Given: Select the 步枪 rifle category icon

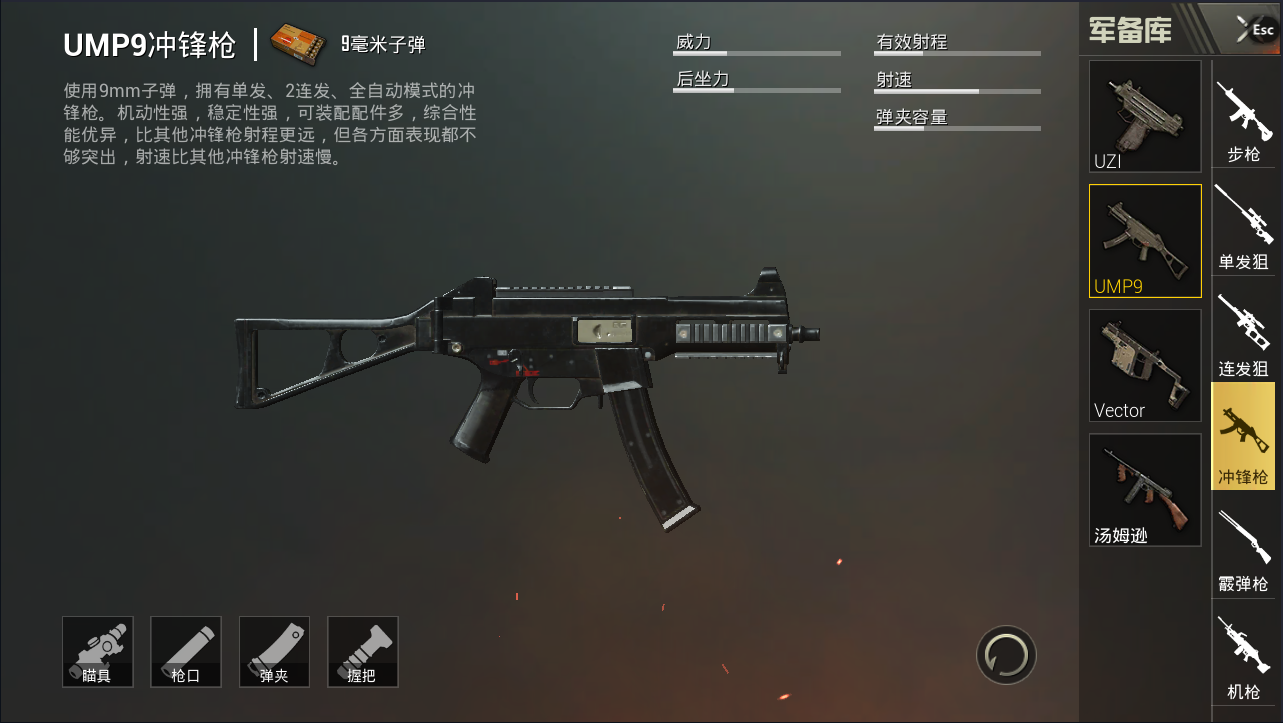Looking at the screenshot, I should point(1243,117).
